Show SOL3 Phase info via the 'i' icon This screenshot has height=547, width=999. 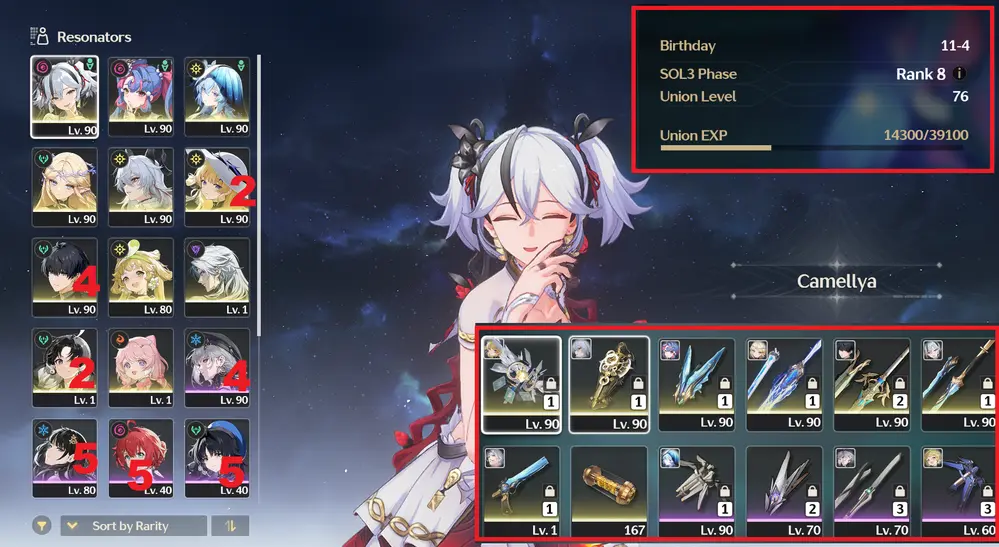point(960,73)
